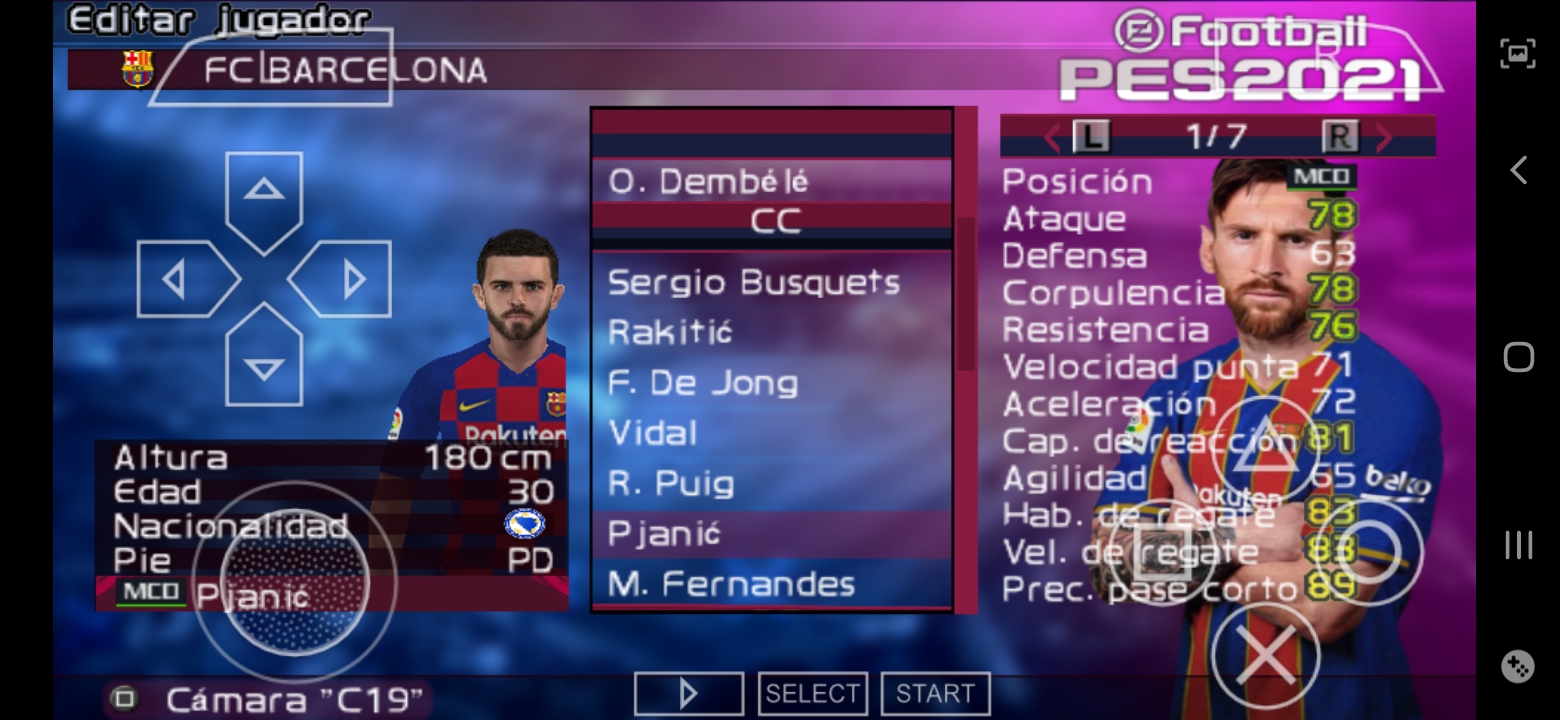Toggle the L shoulder button on stats page

click(1094, 137)
